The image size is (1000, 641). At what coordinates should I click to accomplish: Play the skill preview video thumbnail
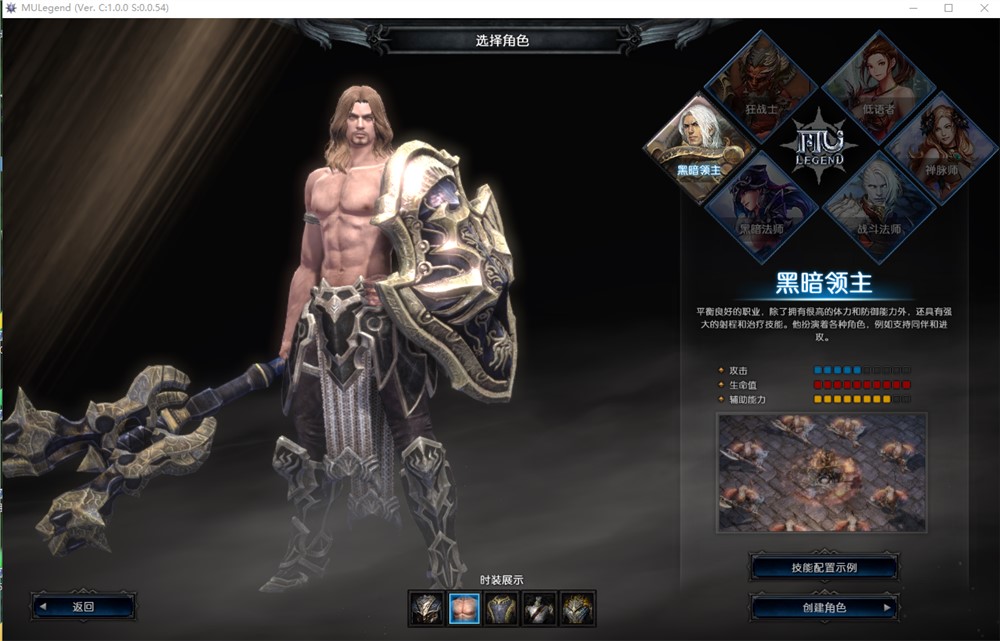coord(822,472)
